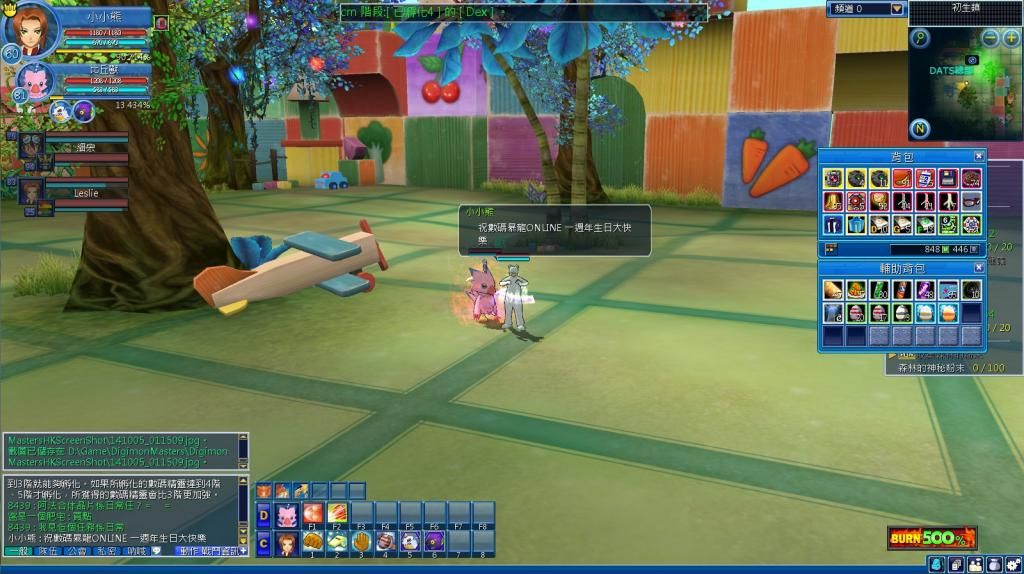Close the 輔助背包 auxiliary bag window

979,269
